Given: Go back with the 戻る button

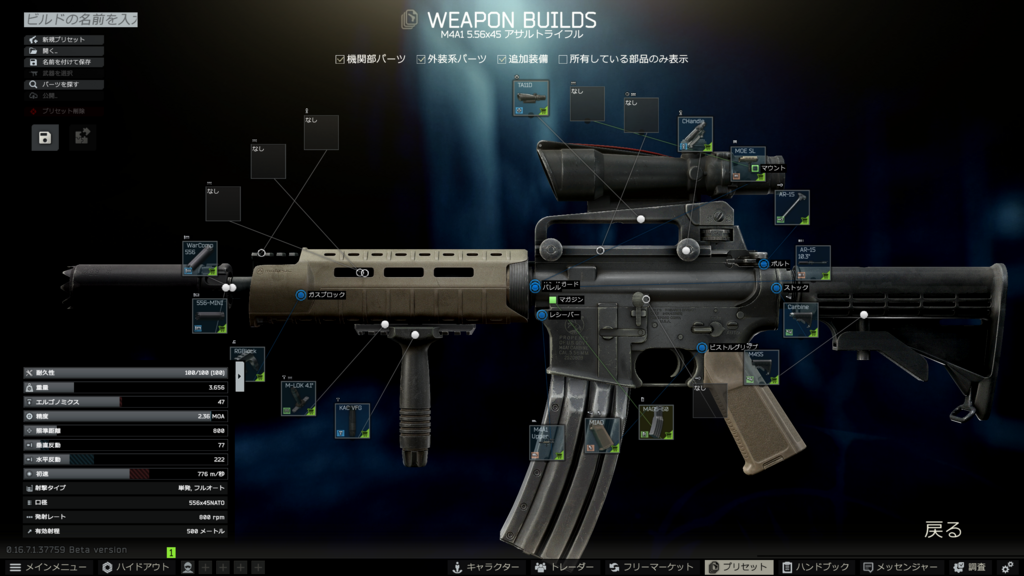Looking at the screenshot, I should click(942, 530).
